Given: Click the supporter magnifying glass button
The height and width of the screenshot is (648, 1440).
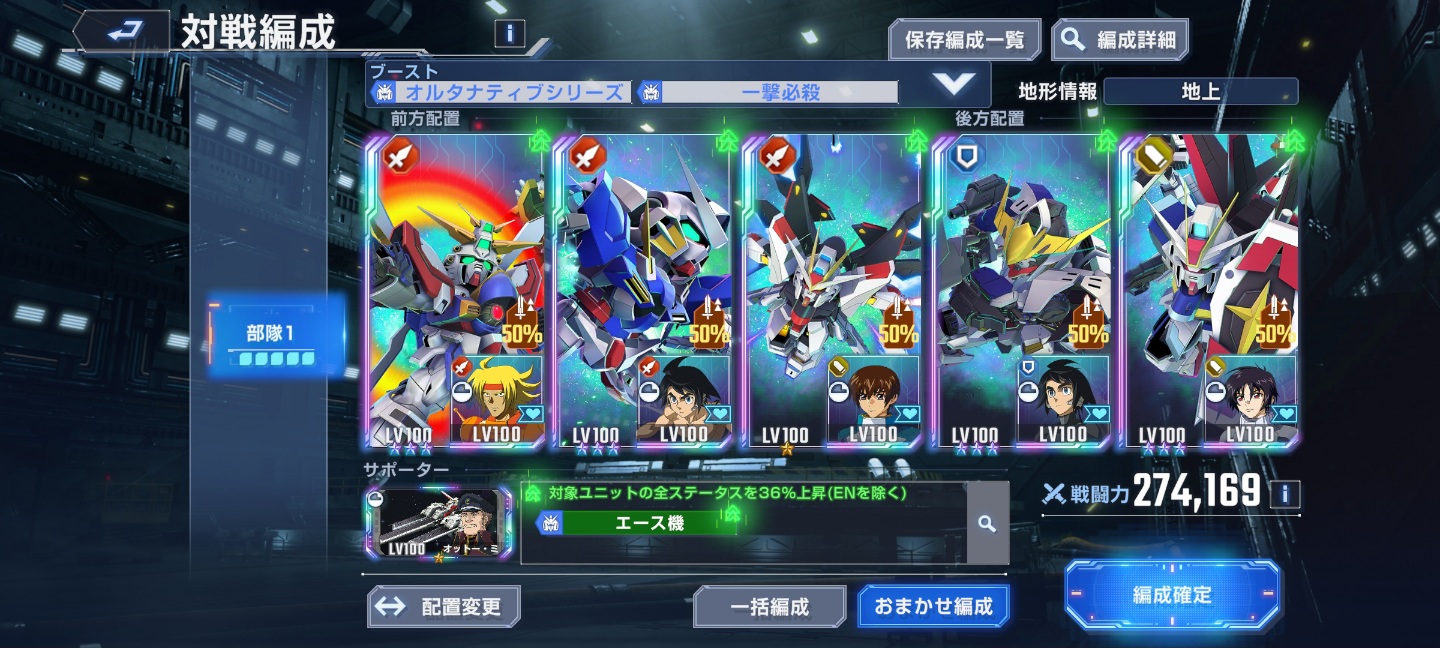Looking at the screenshot, I should click(x=987, y=523).
